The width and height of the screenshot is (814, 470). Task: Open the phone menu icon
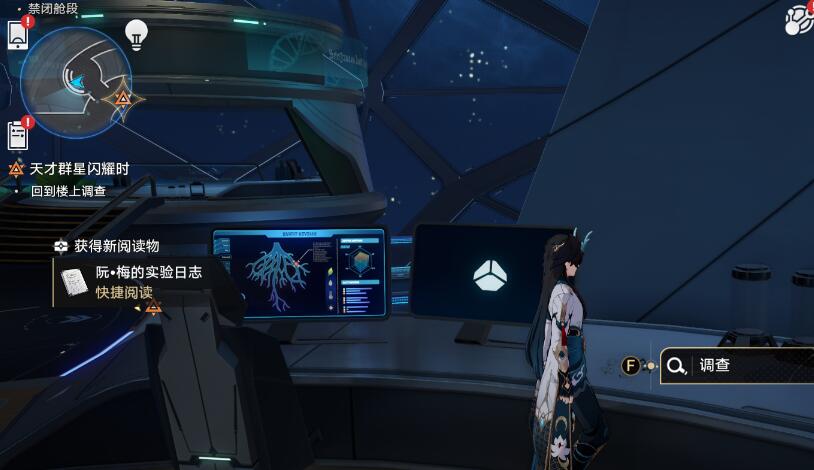18,35
